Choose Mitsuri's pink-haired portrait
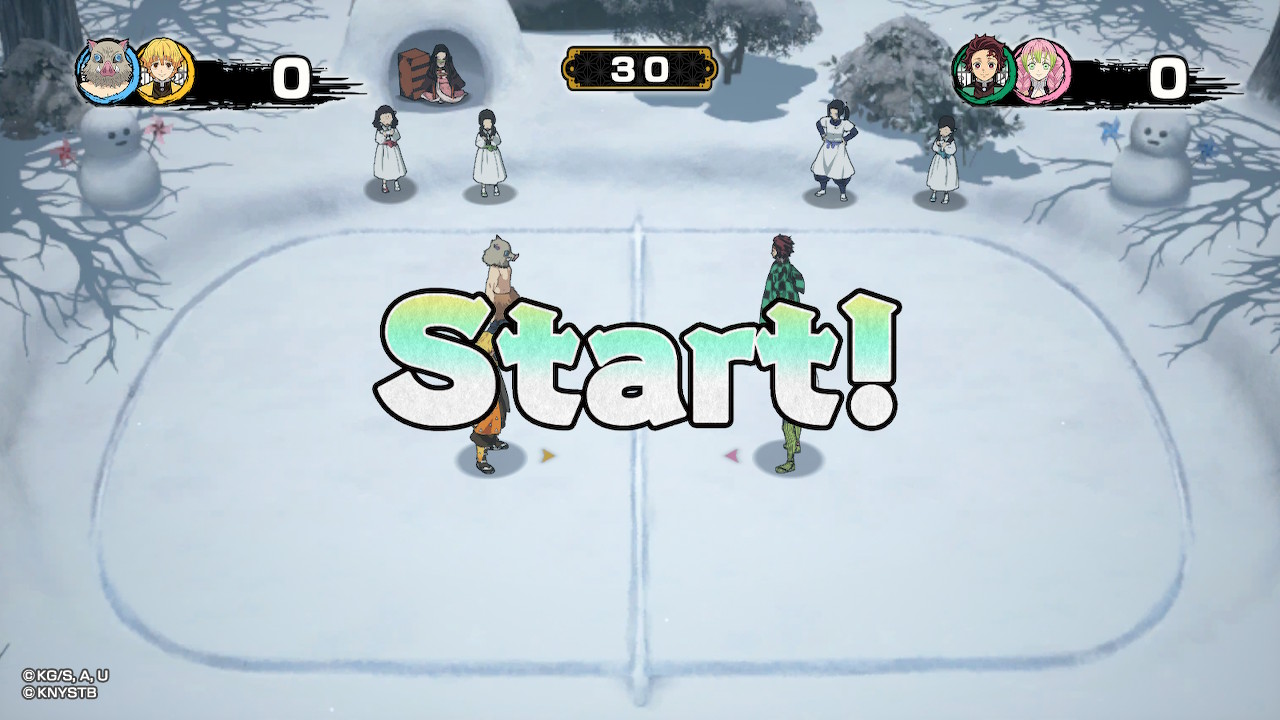Image resolution: width=1280 pixels, height=720 pixels. coord(1041,70)
